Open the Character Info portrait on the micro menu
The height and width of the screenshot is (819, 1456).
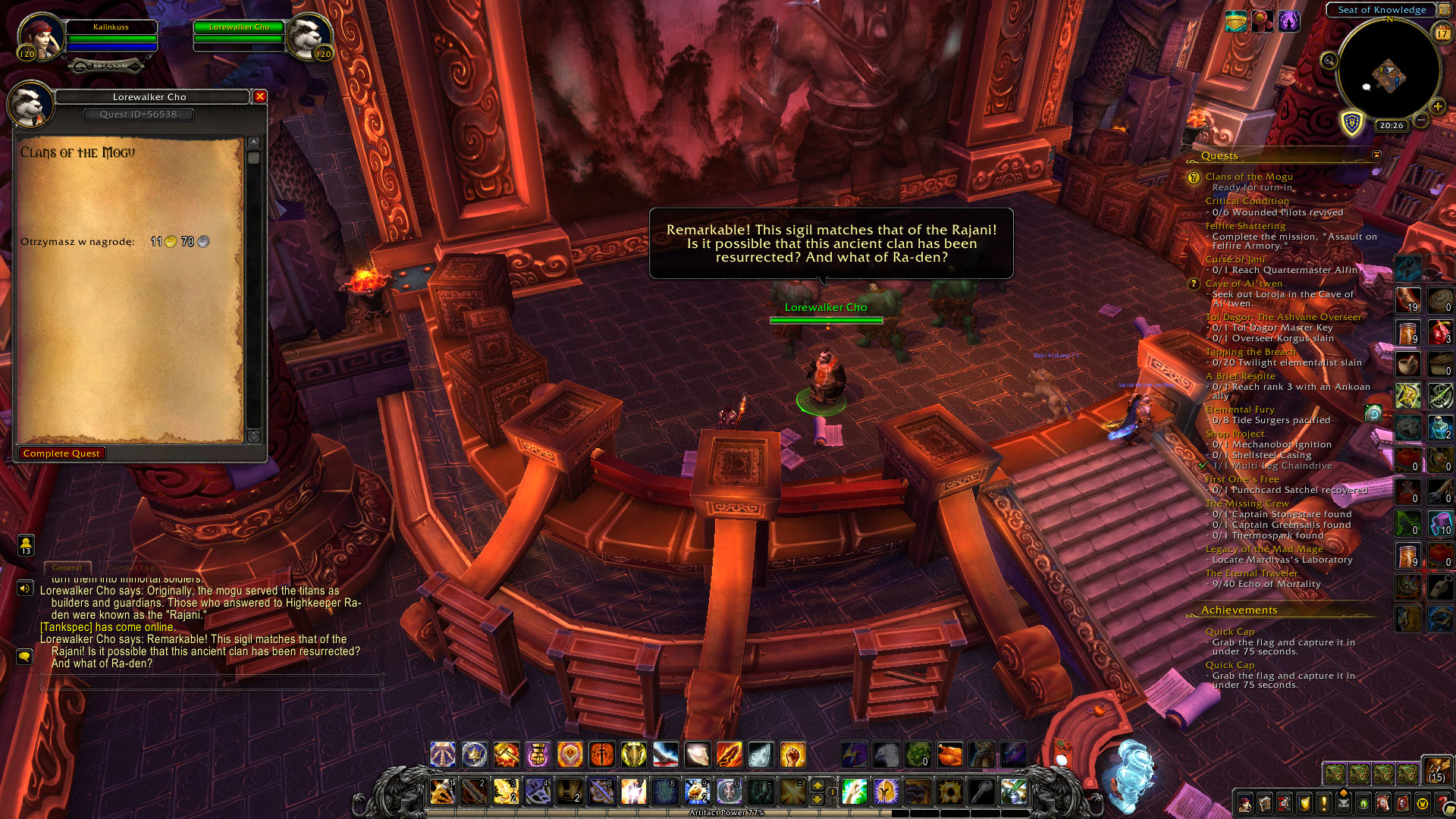pos(1245,804)
